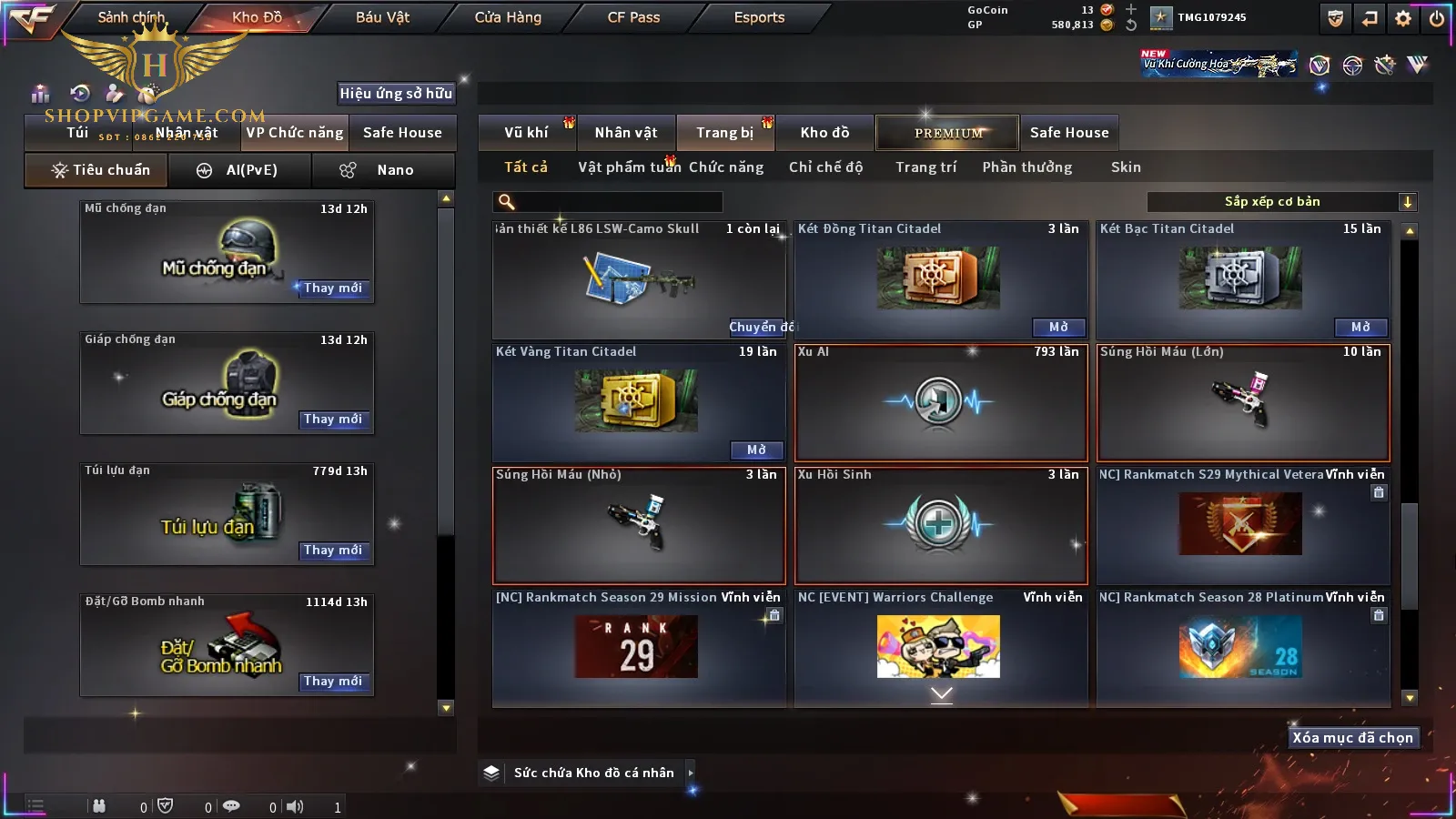Replace the Mũ chống đạn helmet
The image size is (1456, 819).
pos(333,288)
